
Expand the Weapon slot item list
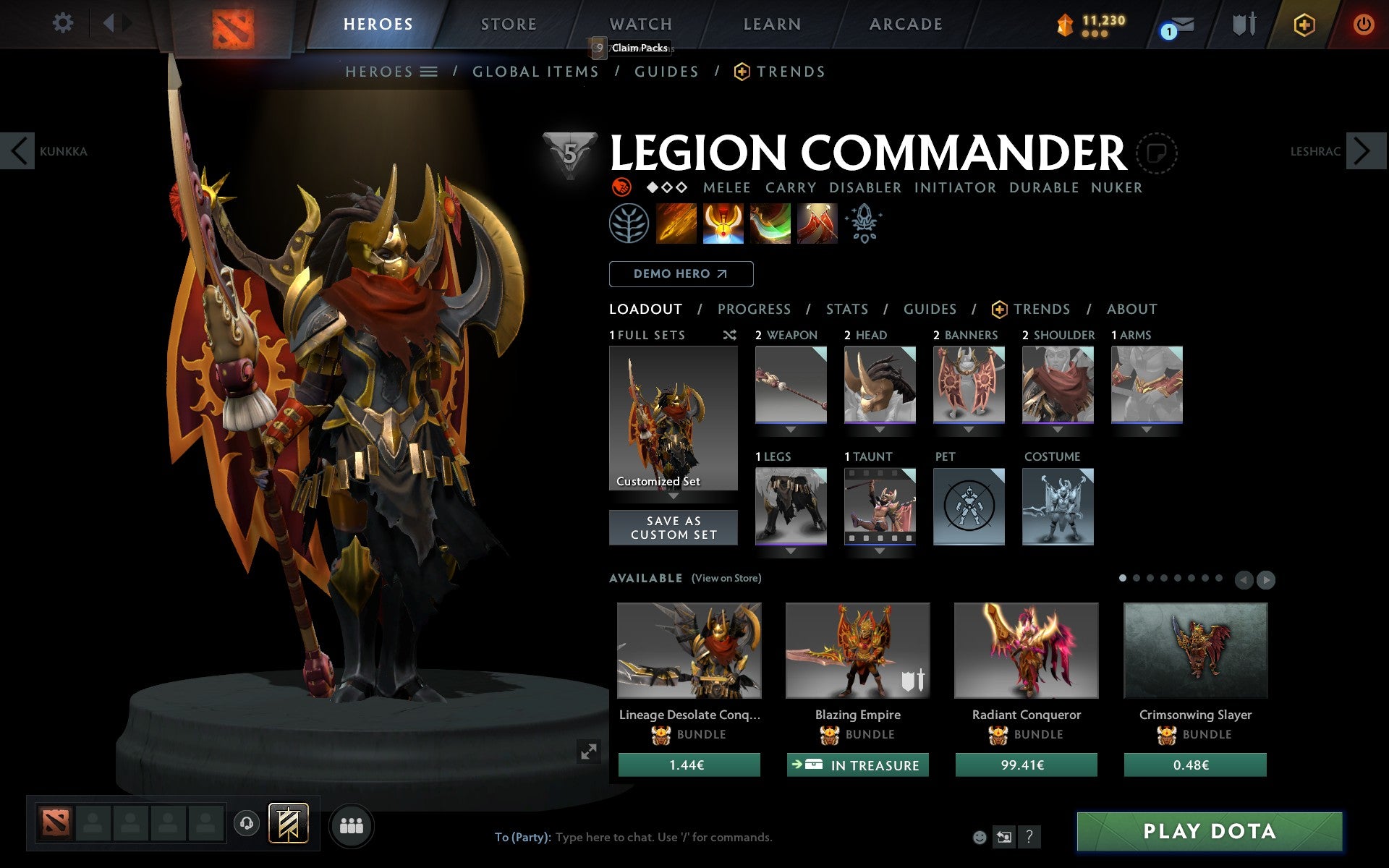pyautogui.click(x=791, y=428)
